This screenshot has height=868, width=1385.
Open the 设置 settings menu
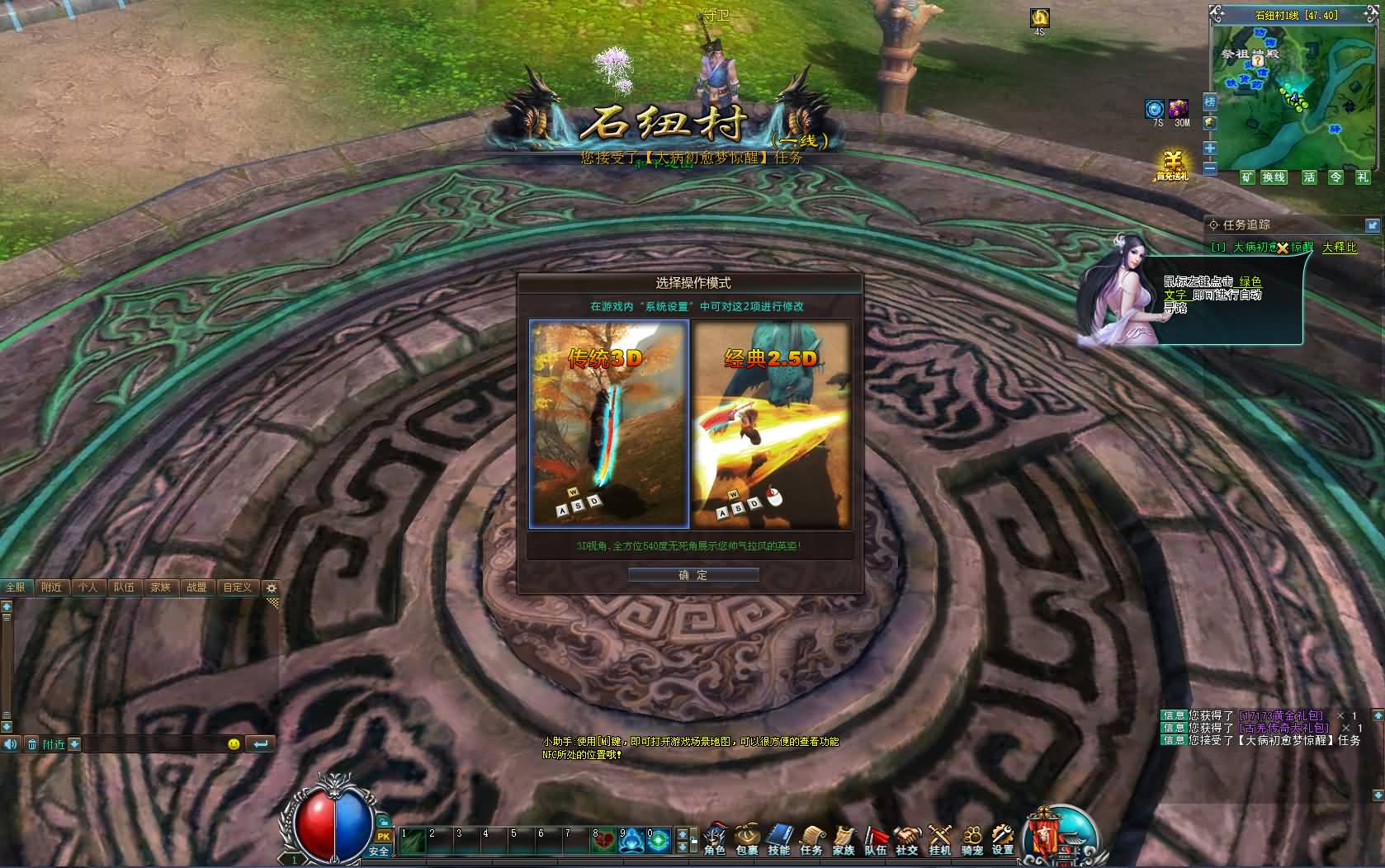1003,838
